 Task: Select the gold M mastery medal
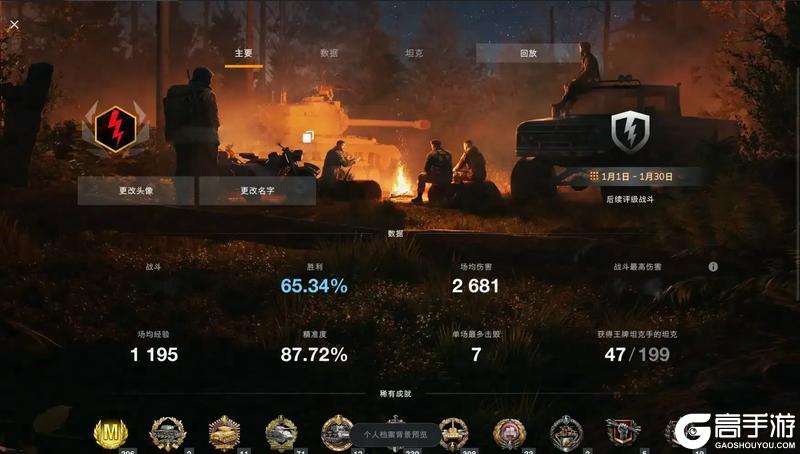111,434
